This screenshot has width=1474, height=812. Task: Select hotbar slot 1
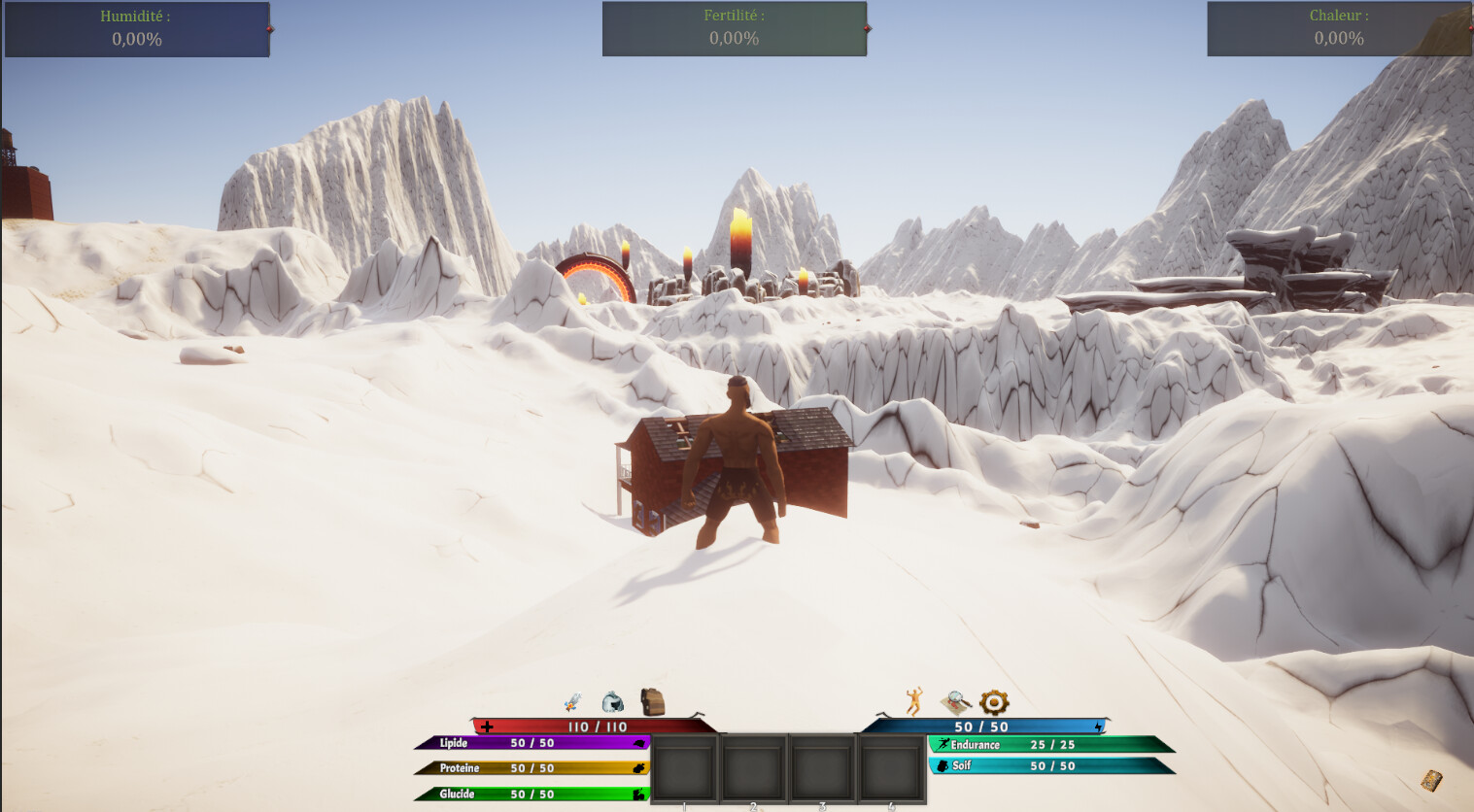(x=684, y=767)
